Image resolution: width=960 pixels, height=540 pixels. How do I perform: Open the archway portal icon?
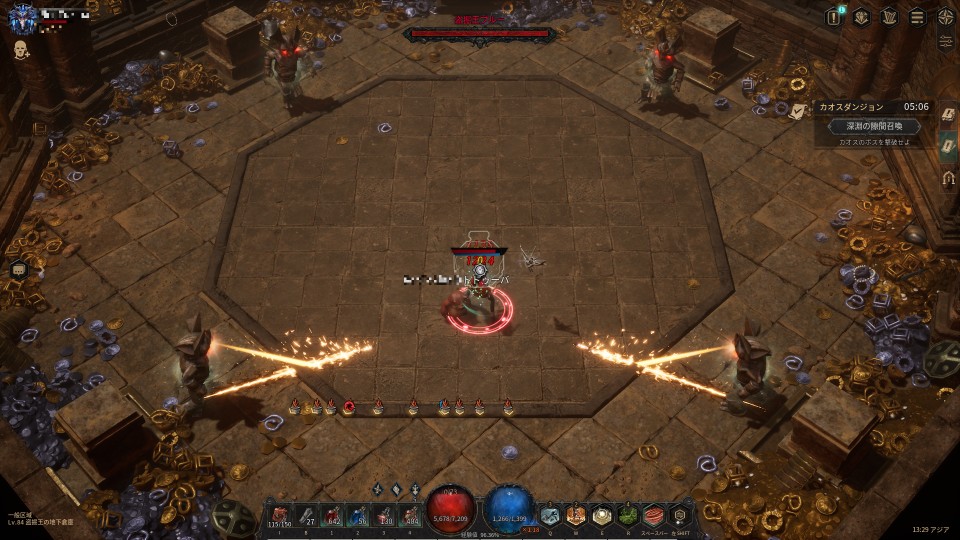click(948, 179)
